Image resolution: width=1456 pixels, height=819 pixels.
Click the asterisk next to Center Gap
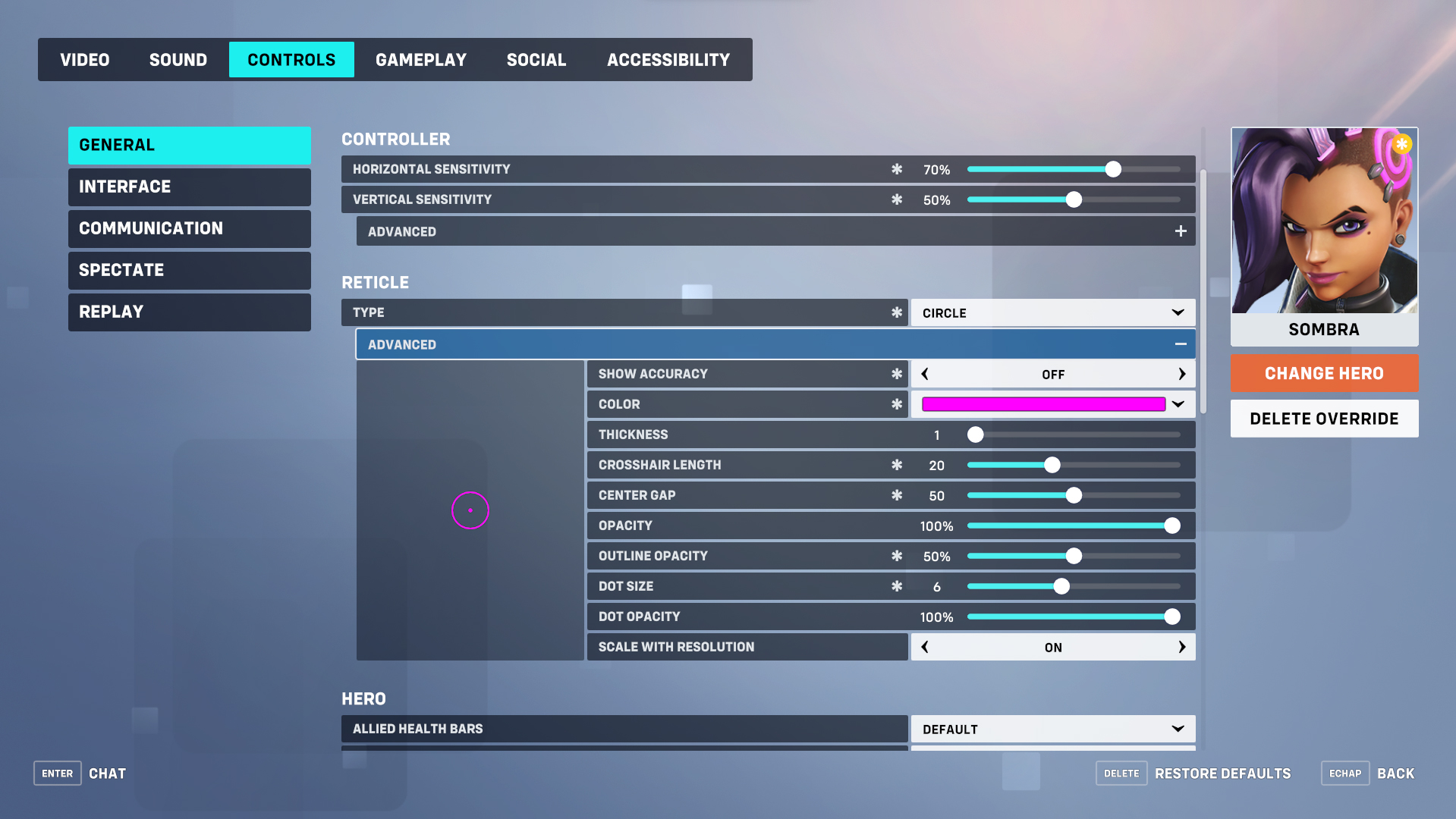(897, 494)
